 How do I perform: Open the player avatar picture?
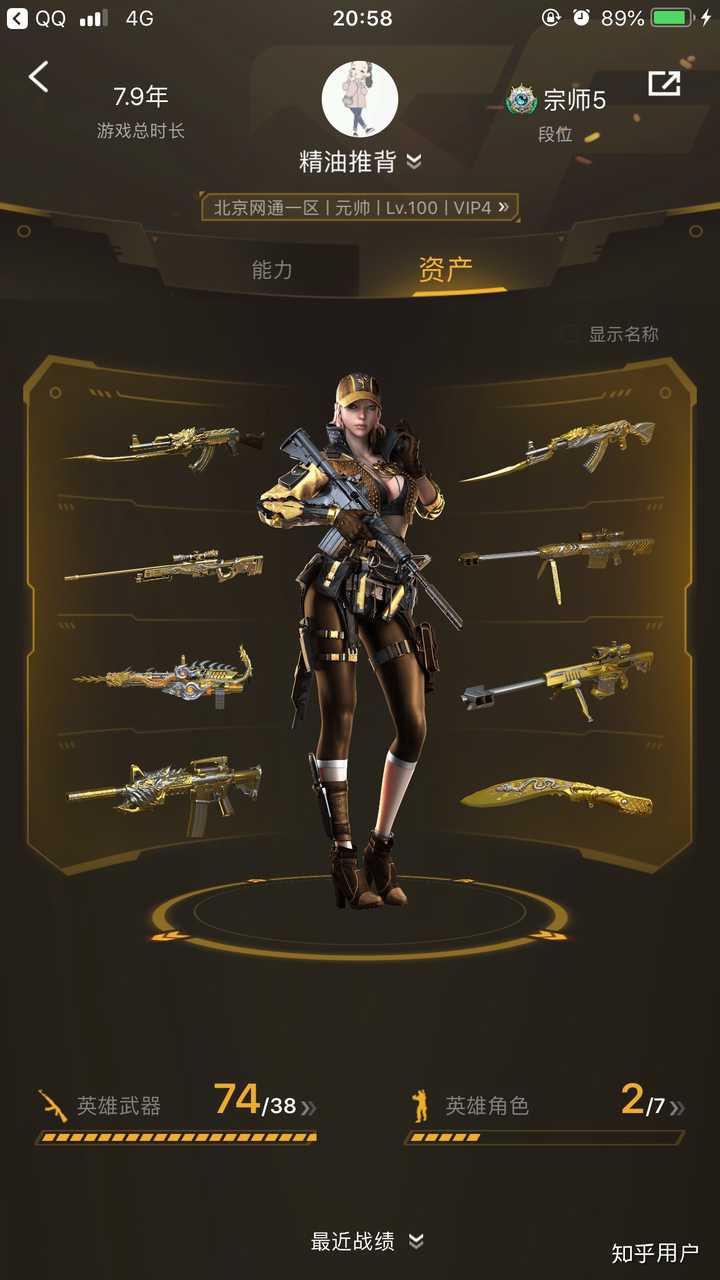click(359, 98)
